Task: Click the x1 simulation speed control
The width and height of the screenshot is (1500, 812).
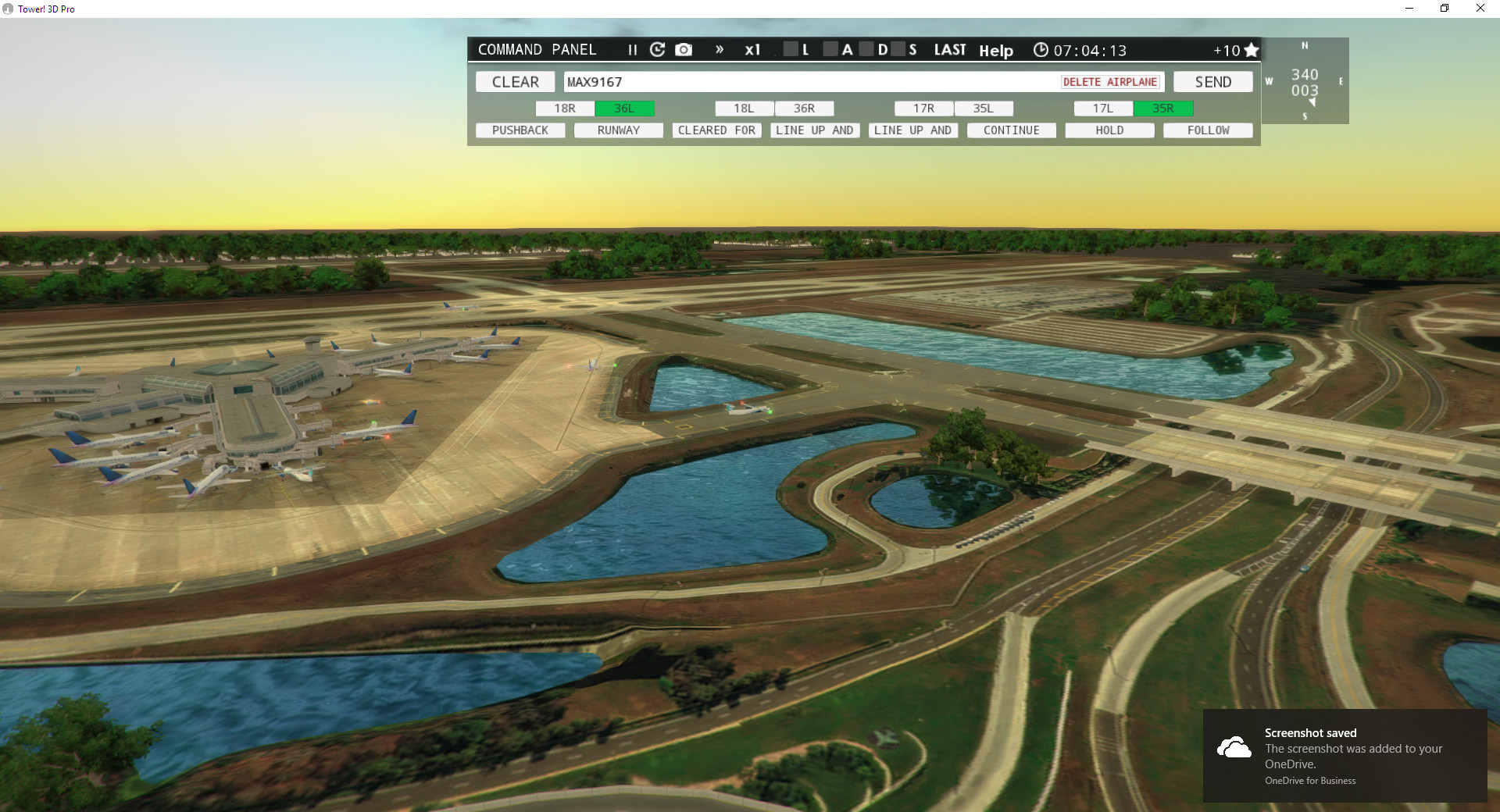Action: (x=752, y=49)
